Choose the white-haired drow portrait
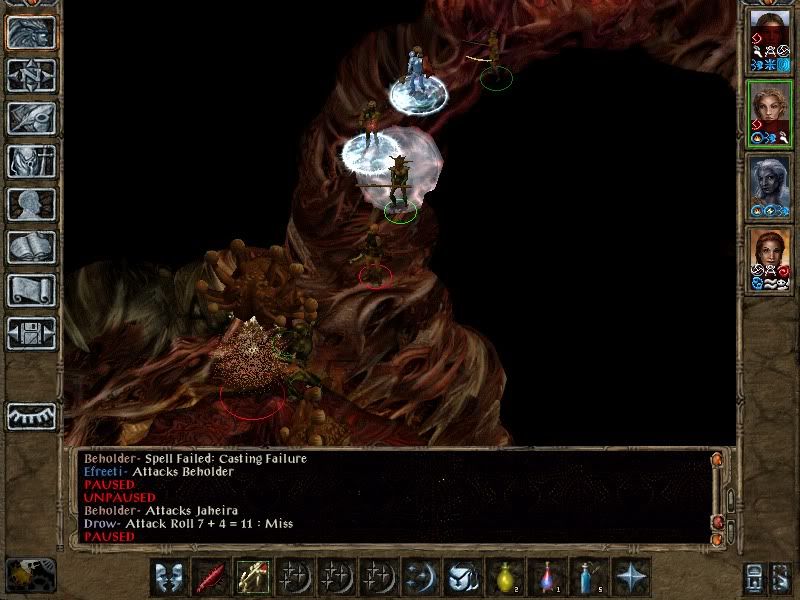 (x=769, y=184)
